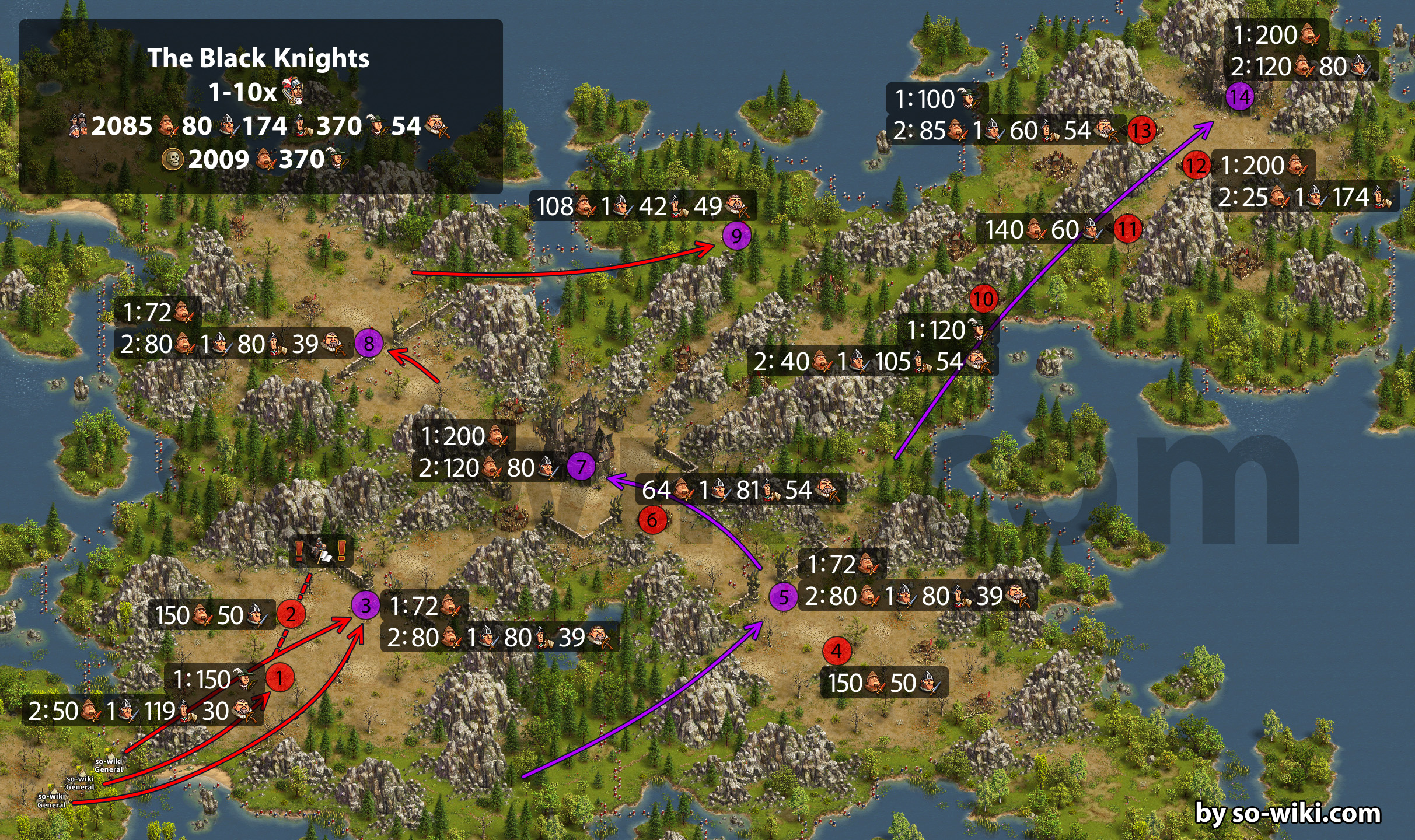Click the red marker numbered 6
The image size is (1415, 840).
click(652, 520)
